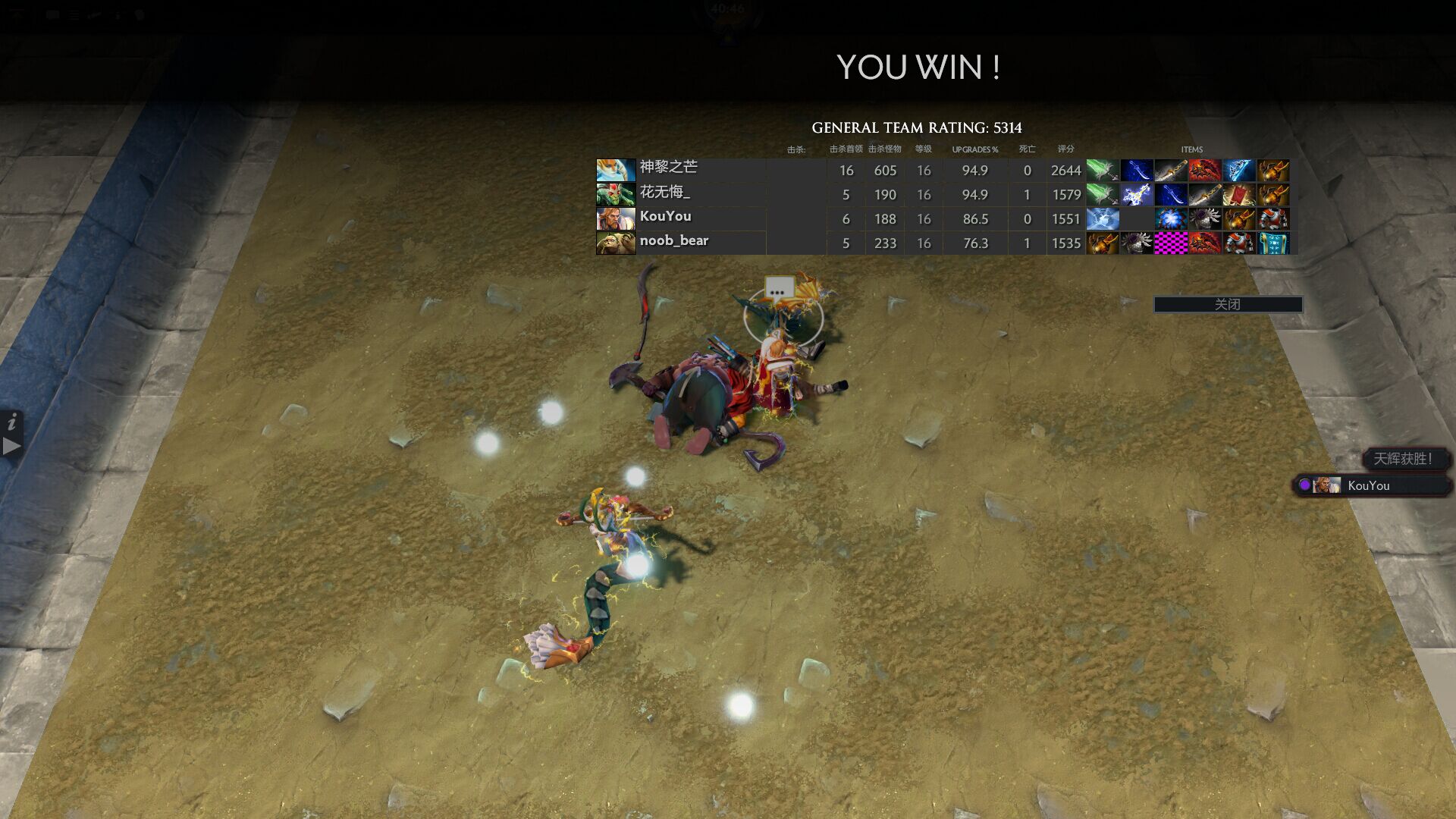Click the blue Diffusal Blade icon in 花无悔_'s row
The width and height of the screenshot is (1456, 819).
1171,195
